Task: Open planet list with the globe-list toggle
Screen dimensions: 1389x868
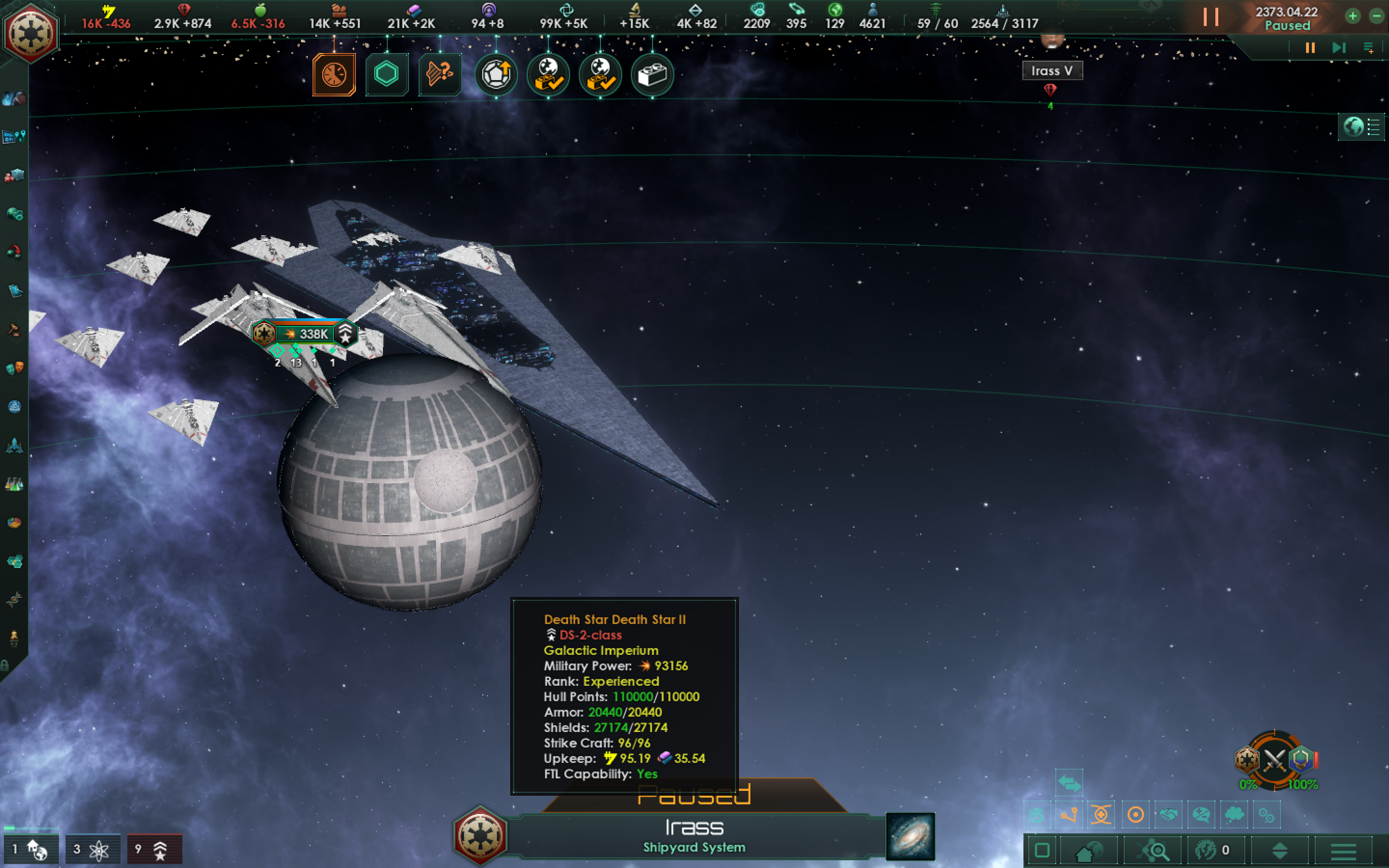Action: 1362,127
